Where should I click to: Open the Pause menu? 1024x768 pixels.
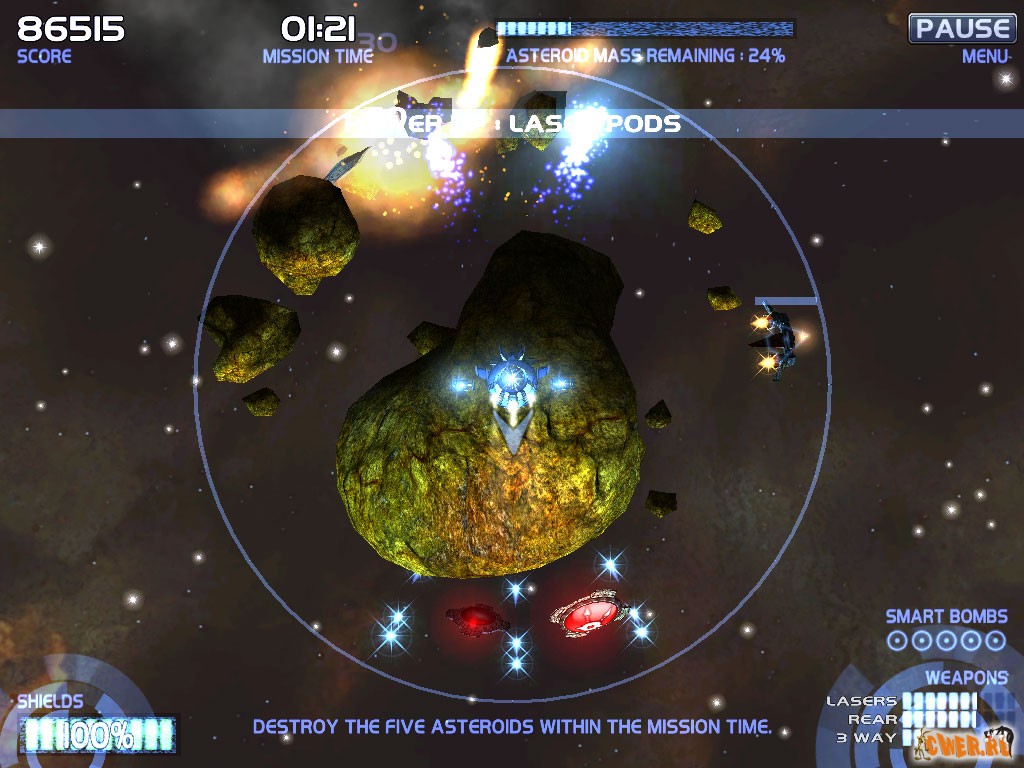(961, 28)
